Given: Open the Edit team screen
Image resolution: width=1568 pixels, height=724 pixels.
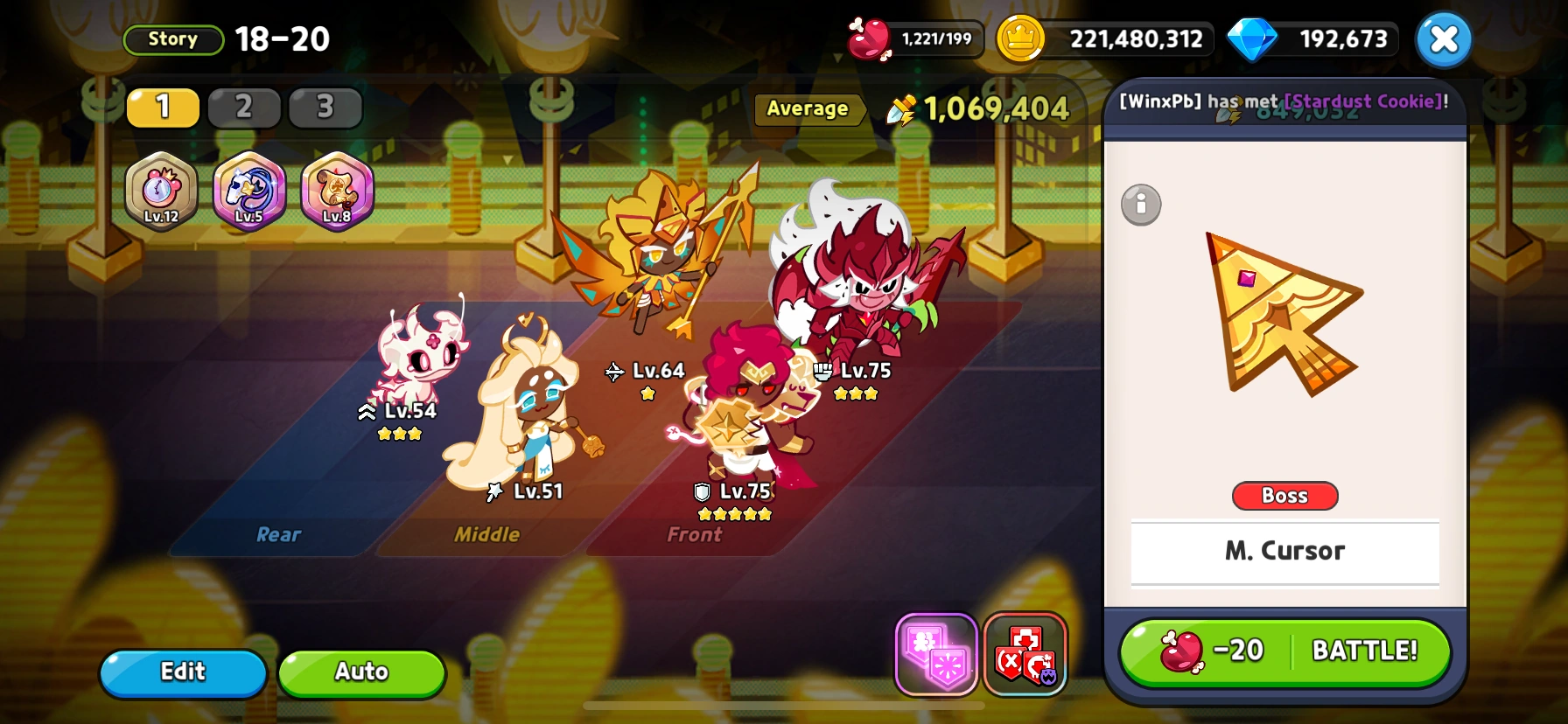Looking at the screenshot, I should pos(182,672).
